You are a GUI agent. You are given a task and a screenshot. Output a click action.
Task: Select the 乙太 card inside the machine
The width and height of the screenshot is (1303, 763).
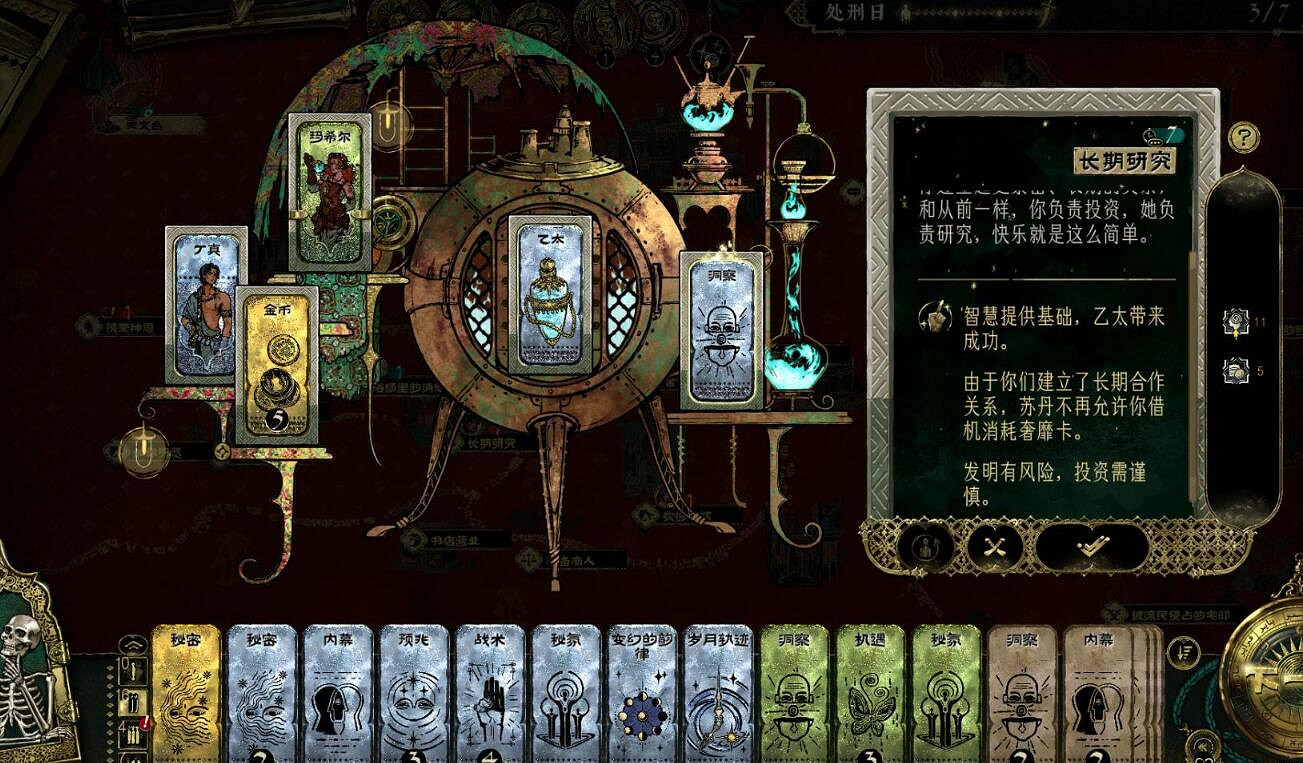546,300
